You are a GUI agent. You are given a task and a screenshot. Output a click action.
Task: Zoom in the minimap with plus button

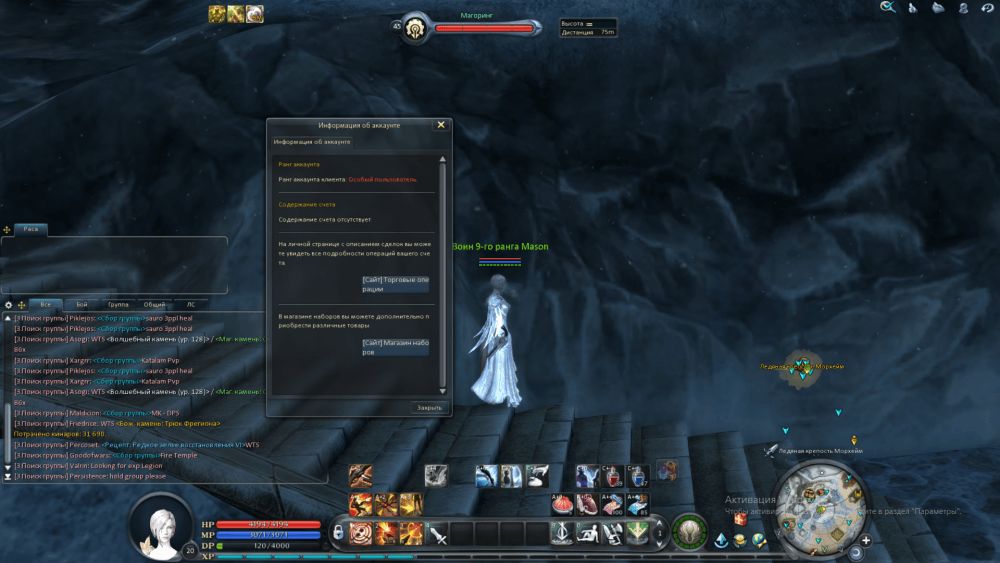point(866,541)
